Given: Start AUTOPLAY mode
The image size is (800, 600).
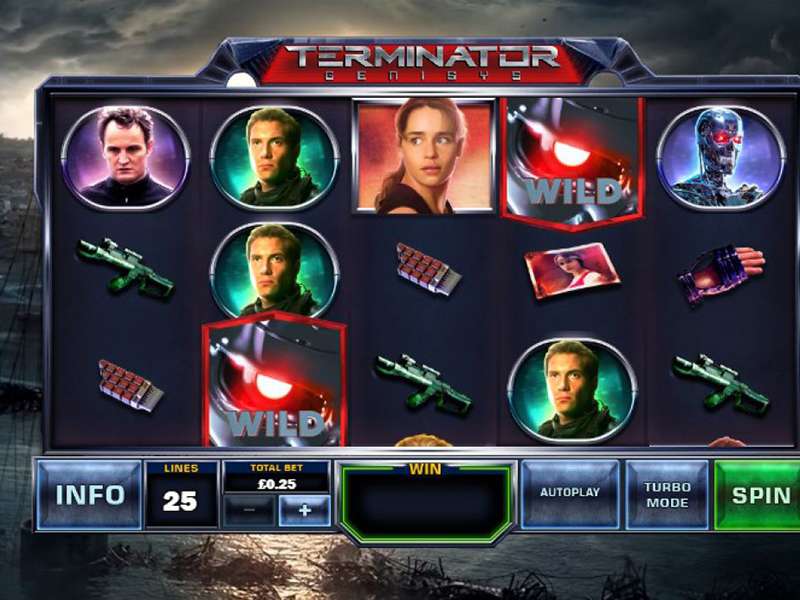Looking at the screenshot, I should coord(570,494).
